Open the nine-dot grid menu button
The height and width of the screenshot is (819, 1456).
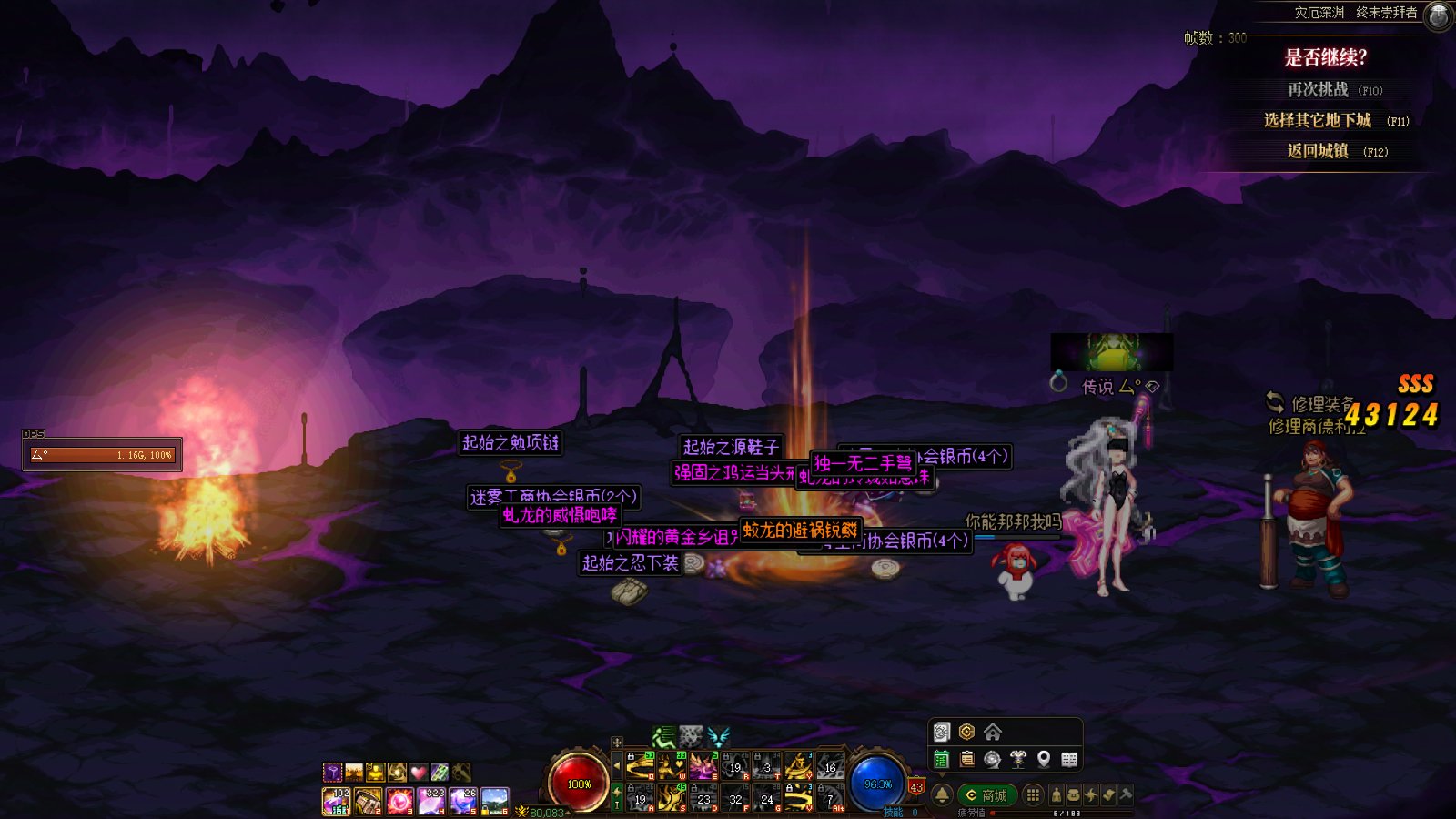tap(1033, 795)
